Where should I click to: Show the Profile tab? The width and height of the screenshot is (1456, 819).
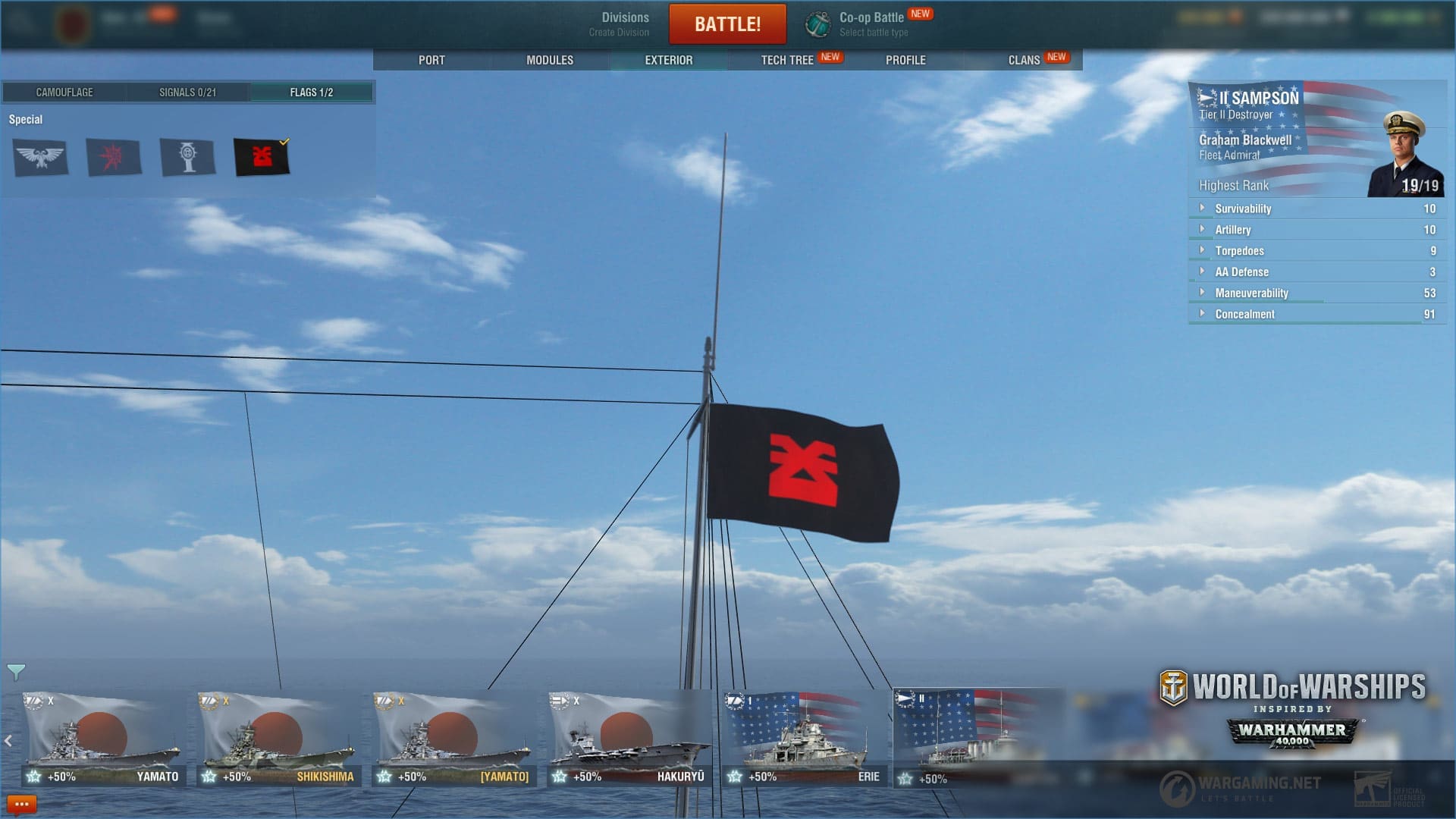pos(905,60)
